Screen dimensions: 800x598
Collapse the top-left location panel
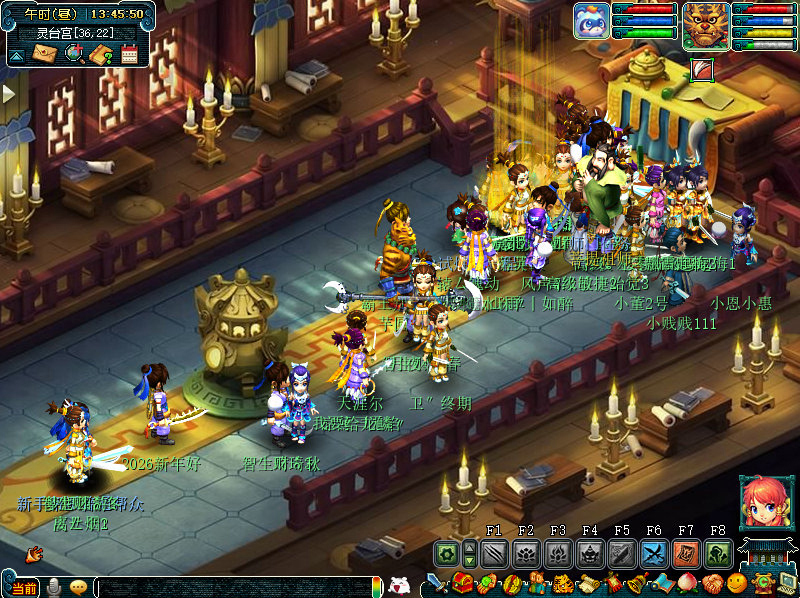pyautogui.click(x=15, y=55)
